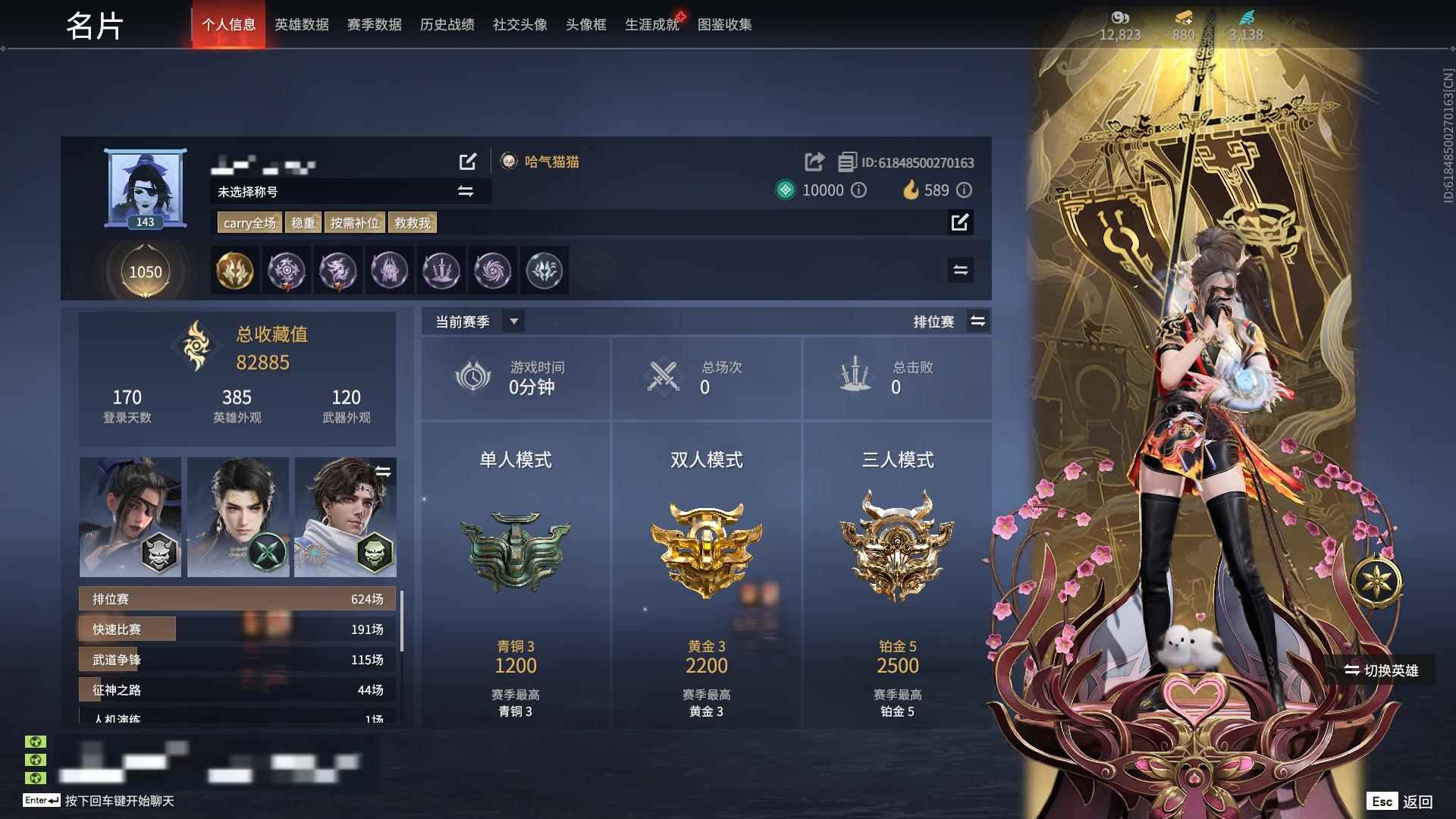Switch to the 英雄数据 tab

click(x=301, y=24)
